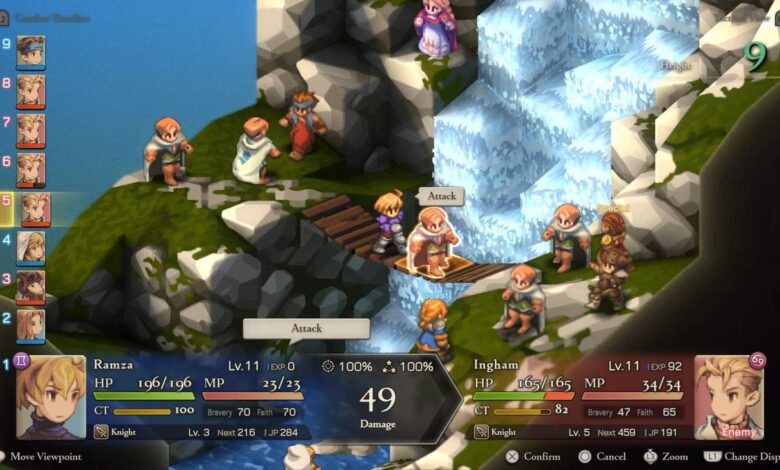Select Ramza's Knight job icon
The image size is (780, 470).
pos(101,432)
